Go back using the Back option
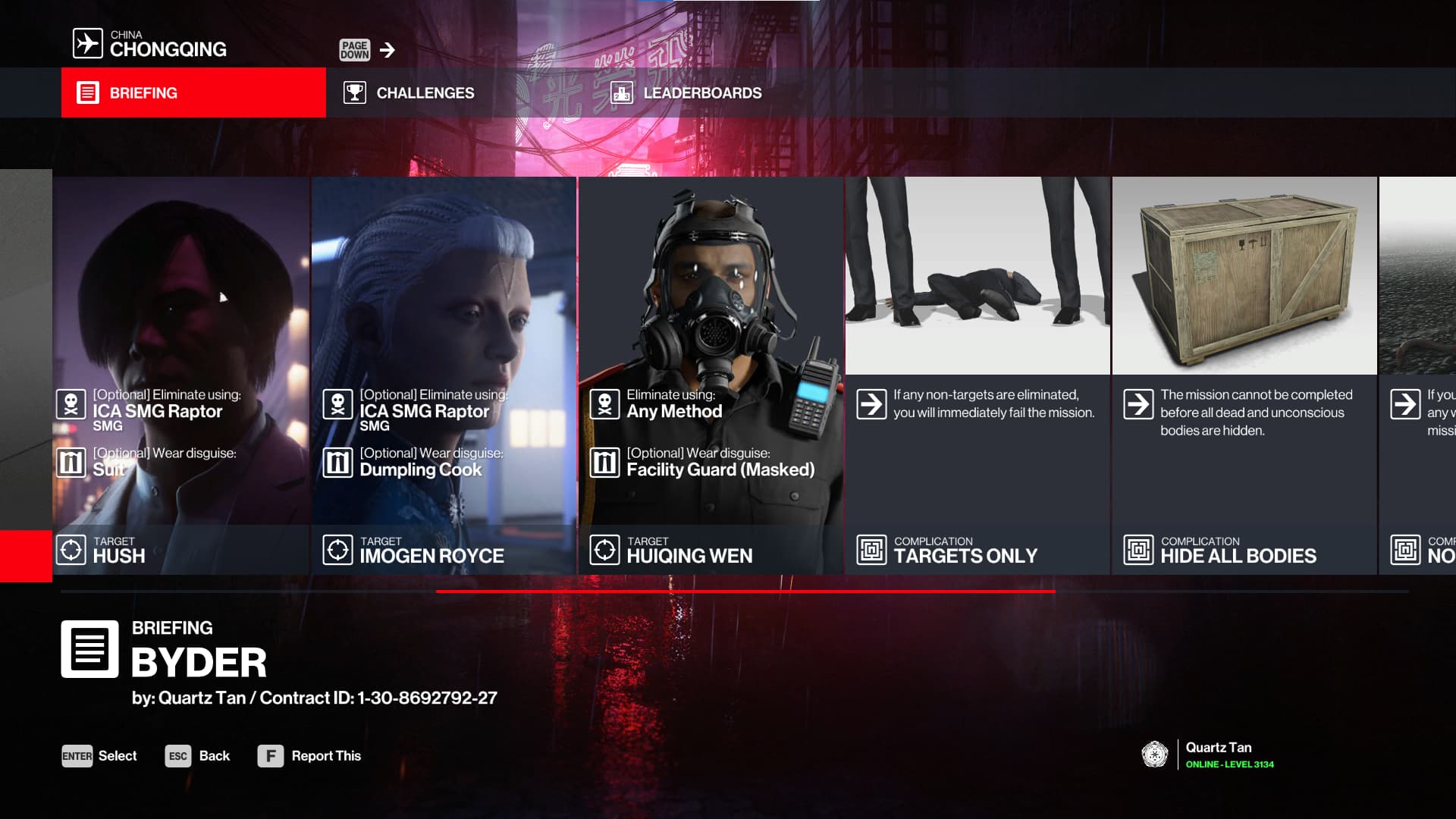Screen dimensions: 1456x819 (198, 756)
